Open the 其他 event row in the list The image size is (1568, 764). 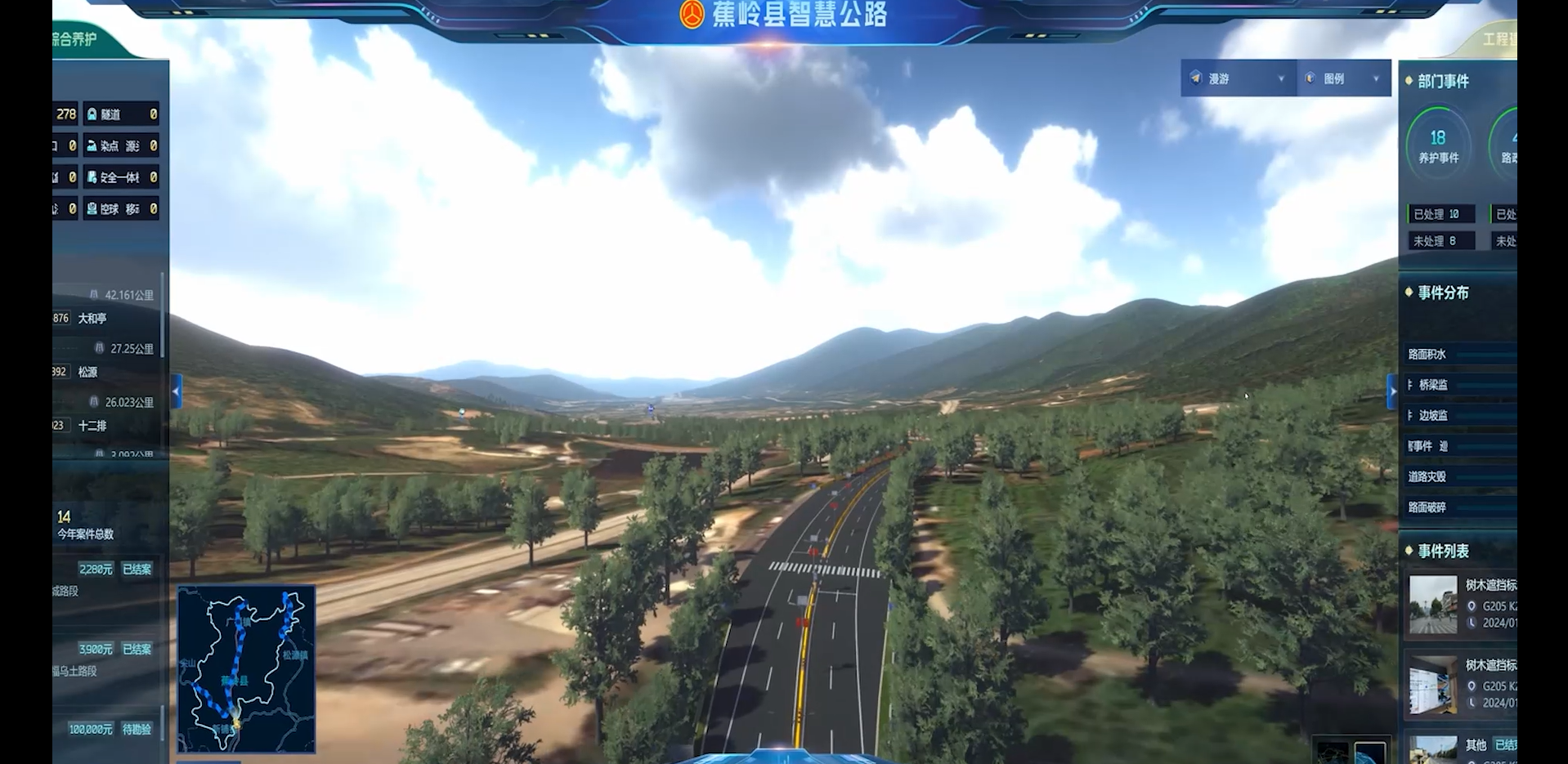pos(1476,745)
